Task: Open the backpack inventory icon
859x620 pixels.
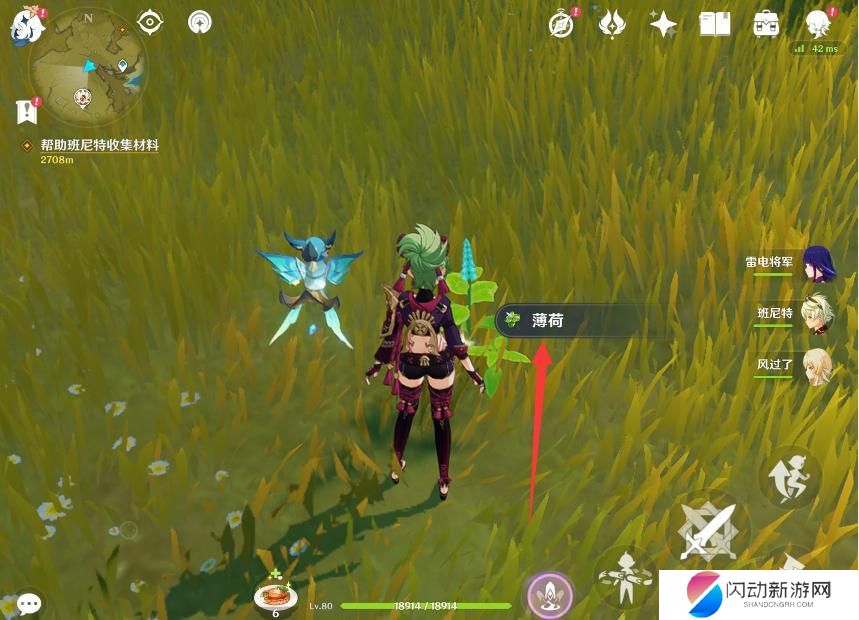Action: (767, 24)
